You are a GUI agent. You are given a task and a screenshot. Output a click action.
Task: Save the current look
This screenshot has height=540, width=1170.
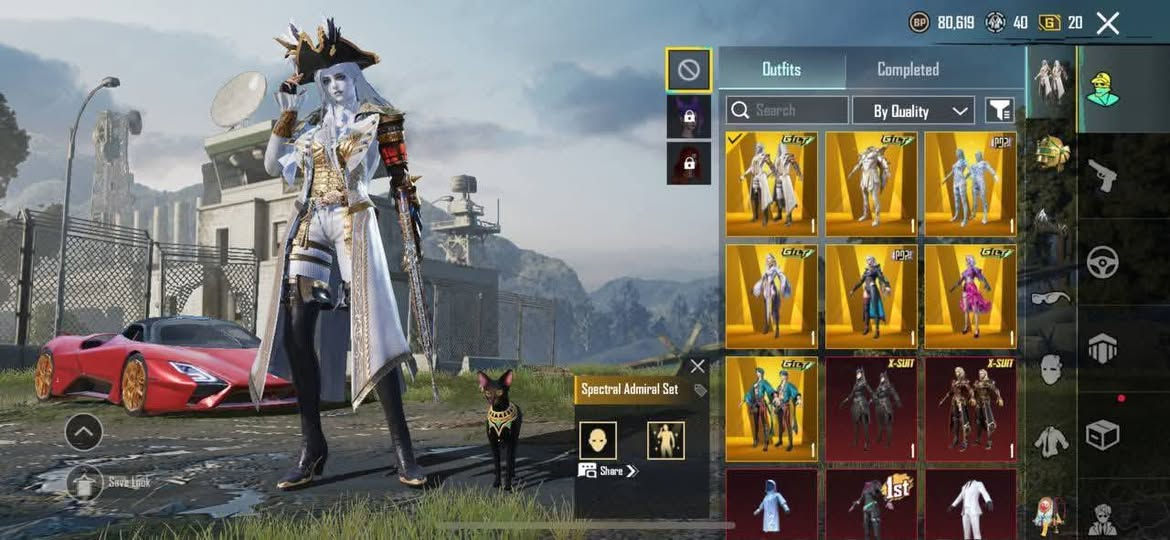pyautogui.click(x=85, y=482)
